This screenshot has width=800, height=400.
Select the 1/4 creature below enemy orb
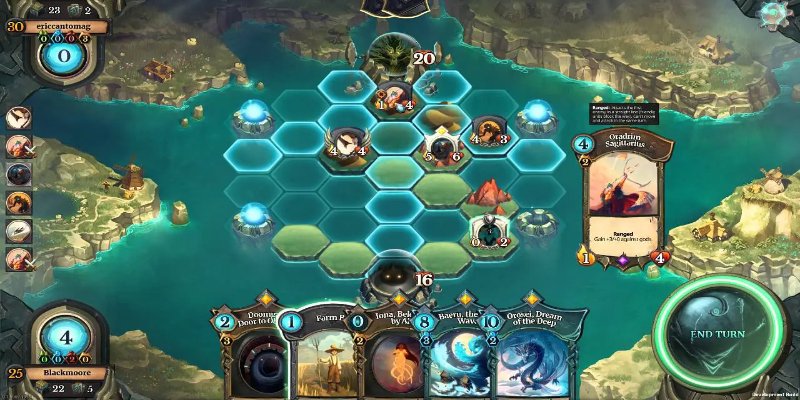394,98
